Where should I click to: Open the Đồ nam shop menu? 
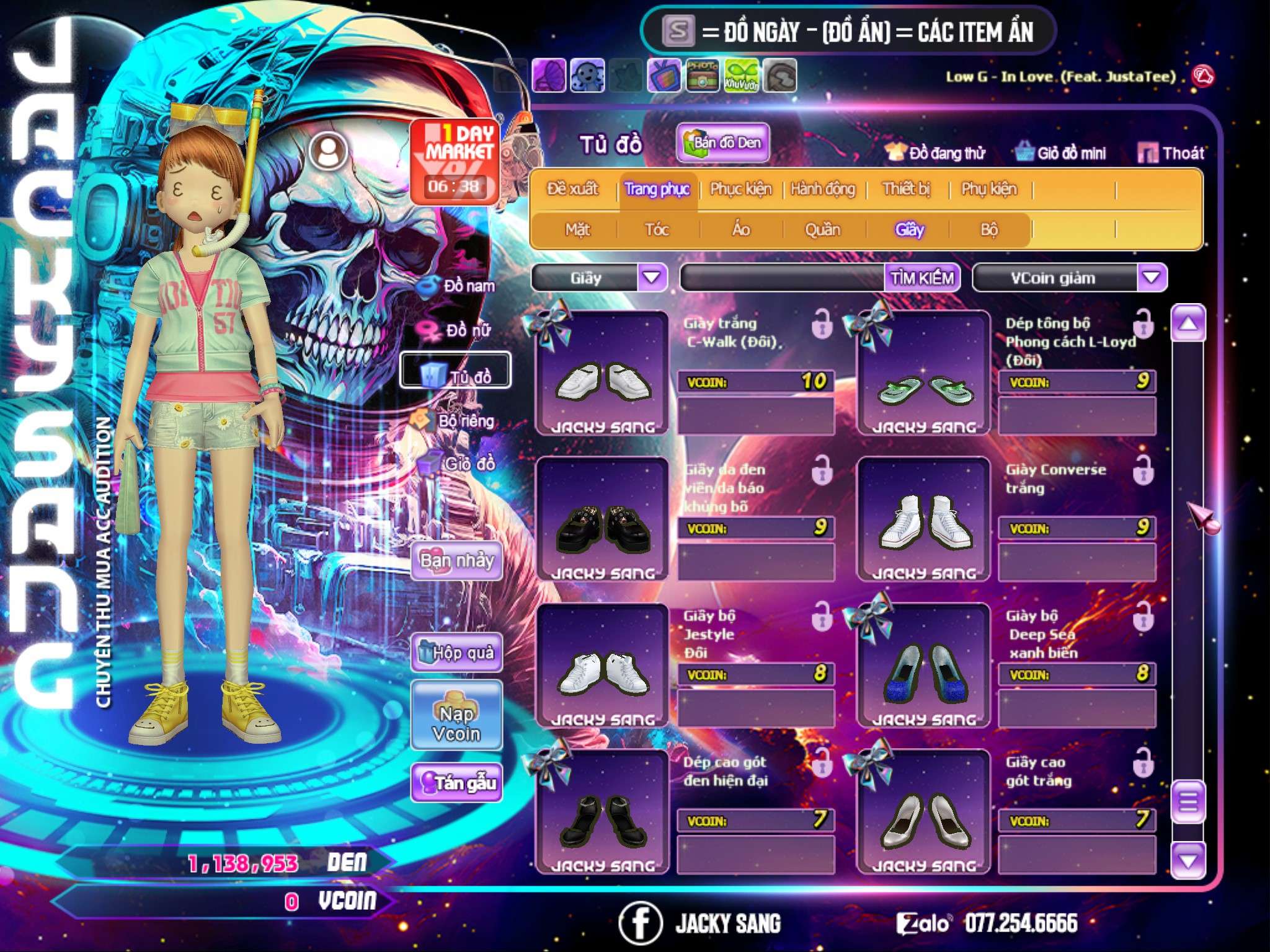pos(460,286)
